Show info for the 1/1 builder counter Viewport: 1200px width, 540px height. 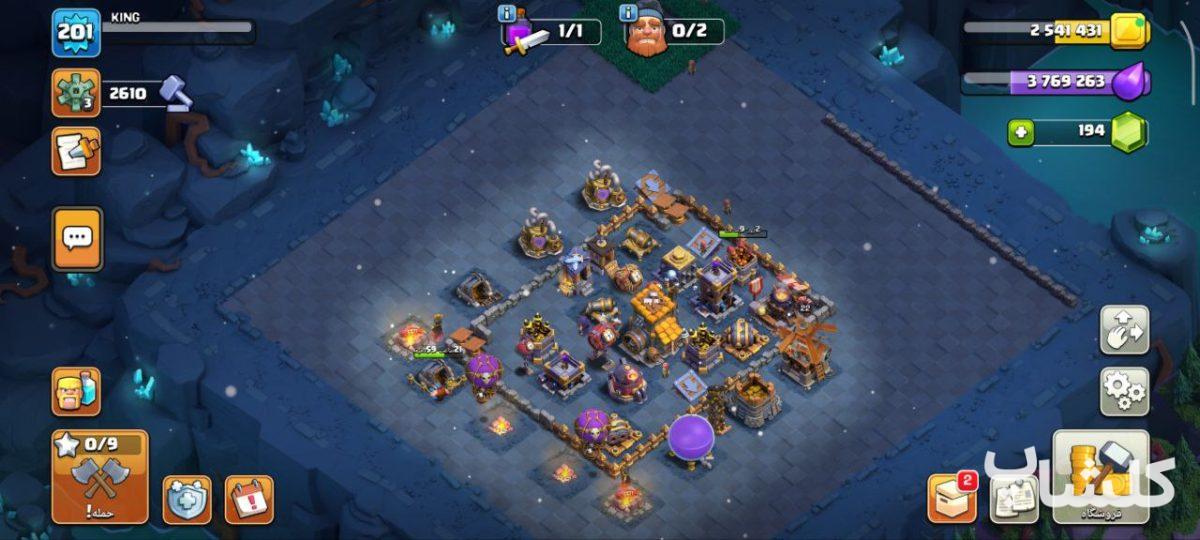coord(508,14)
